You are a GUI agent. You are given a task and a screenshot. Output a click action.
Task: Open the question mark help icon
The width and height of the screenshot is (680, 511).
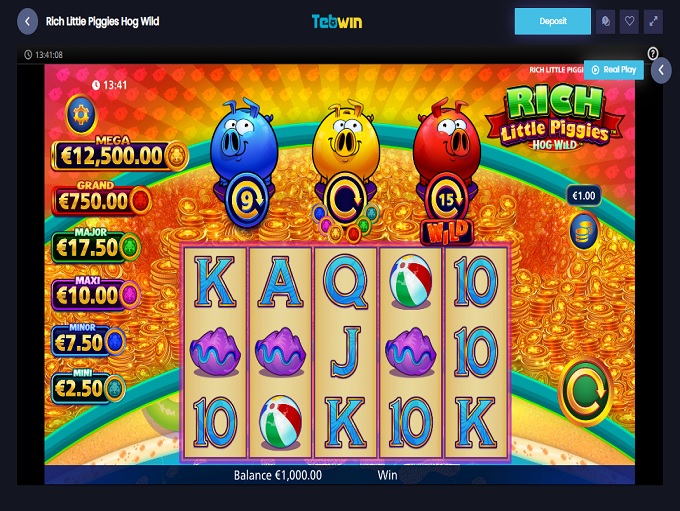[x=653, y=53]
